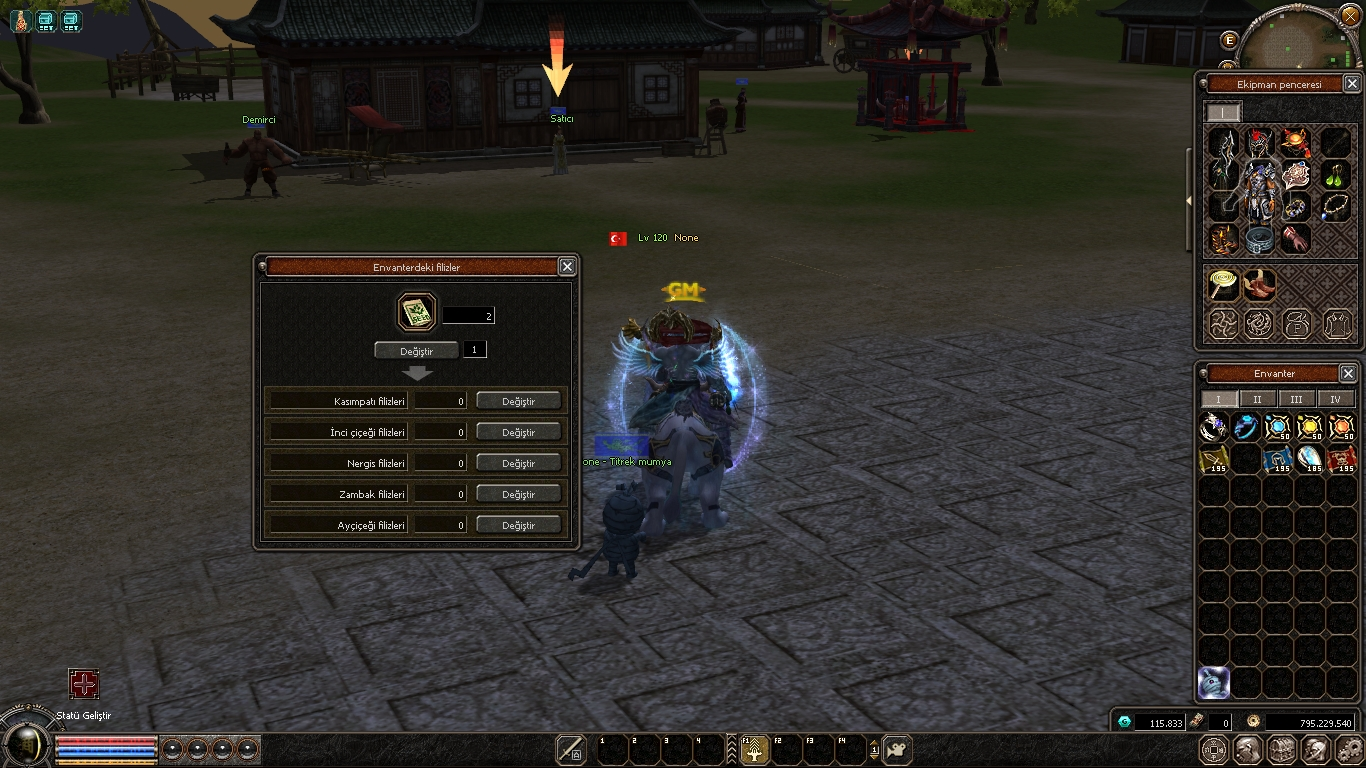Switch to inventory tab II
Viewport: 1366px width, 768px height.
click(x=1257, y=399)
